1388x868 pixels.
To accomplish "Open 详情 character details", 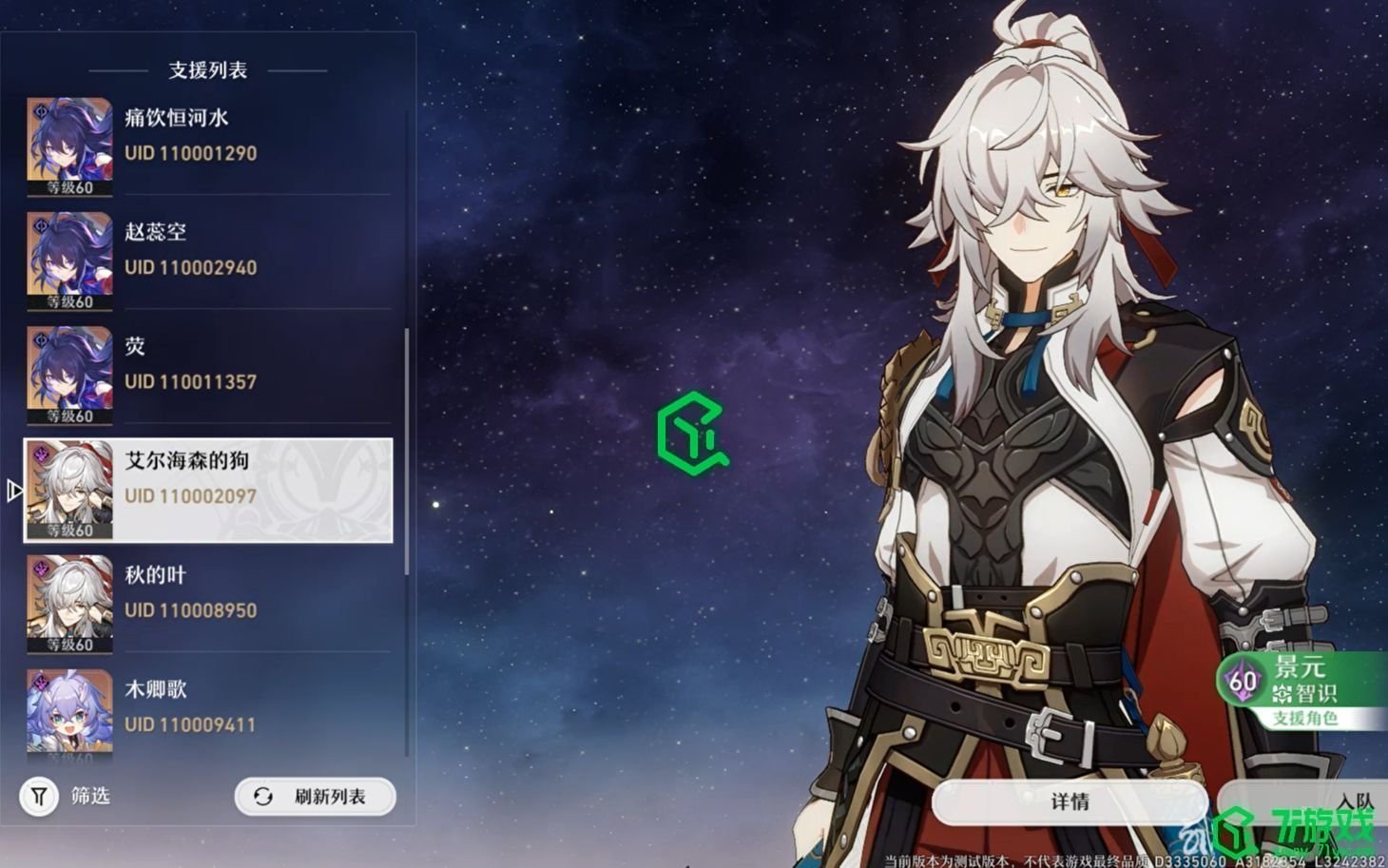I will 1070,801.
